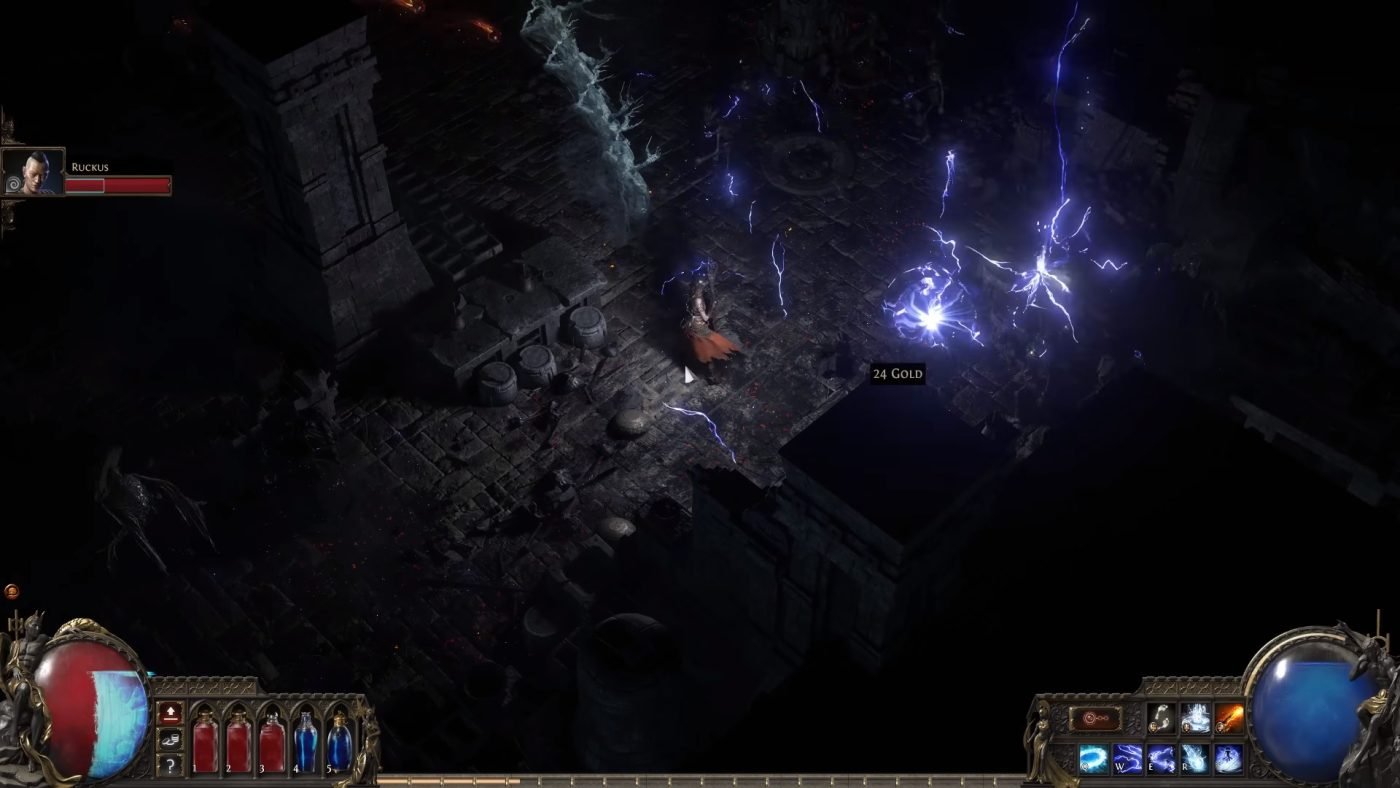1400x788 pixels.
Task: Activate the rightmost bottom-row storm skill
Action: coord(1229,757)
